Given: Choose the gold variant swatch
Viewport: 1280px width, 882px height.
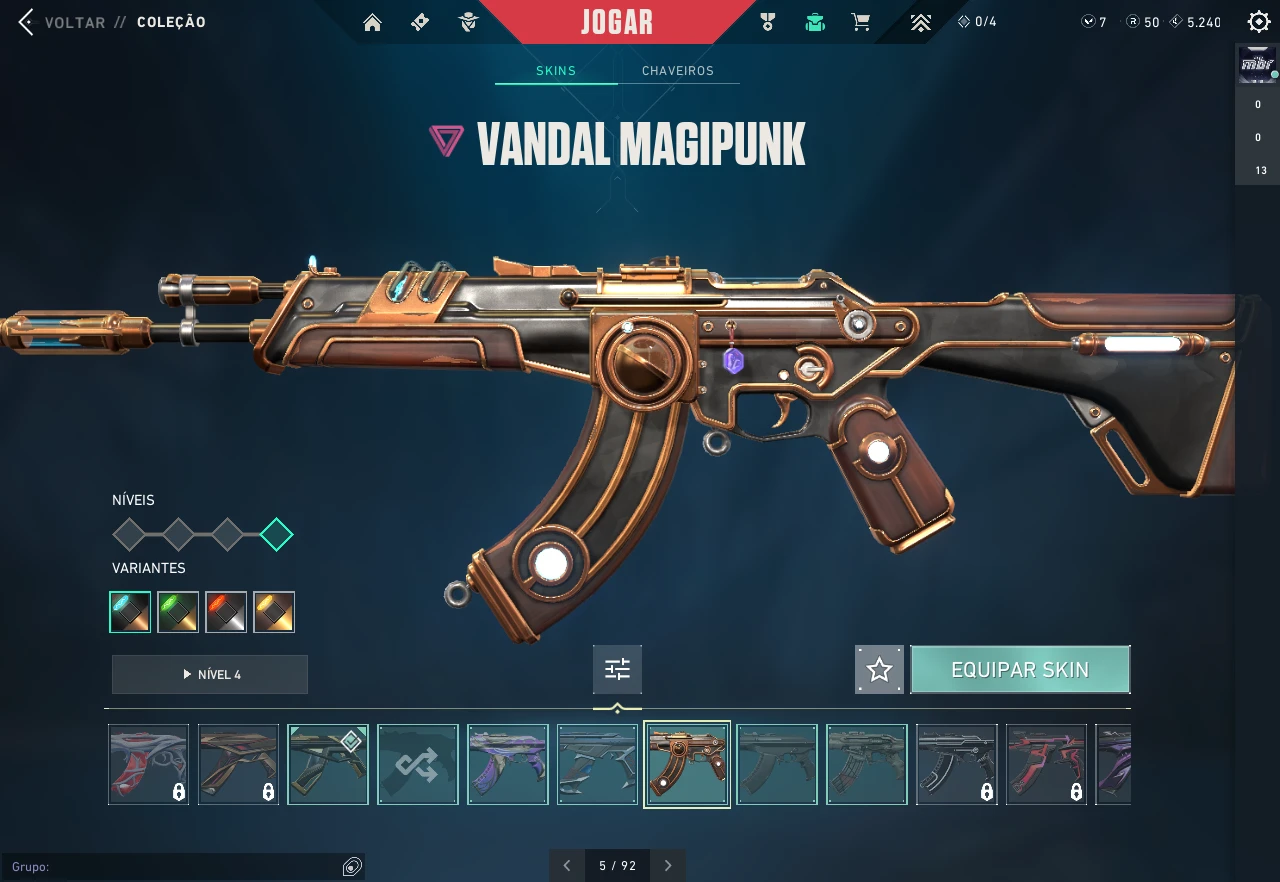Looking at the screenshot, I should pos(274,612).
